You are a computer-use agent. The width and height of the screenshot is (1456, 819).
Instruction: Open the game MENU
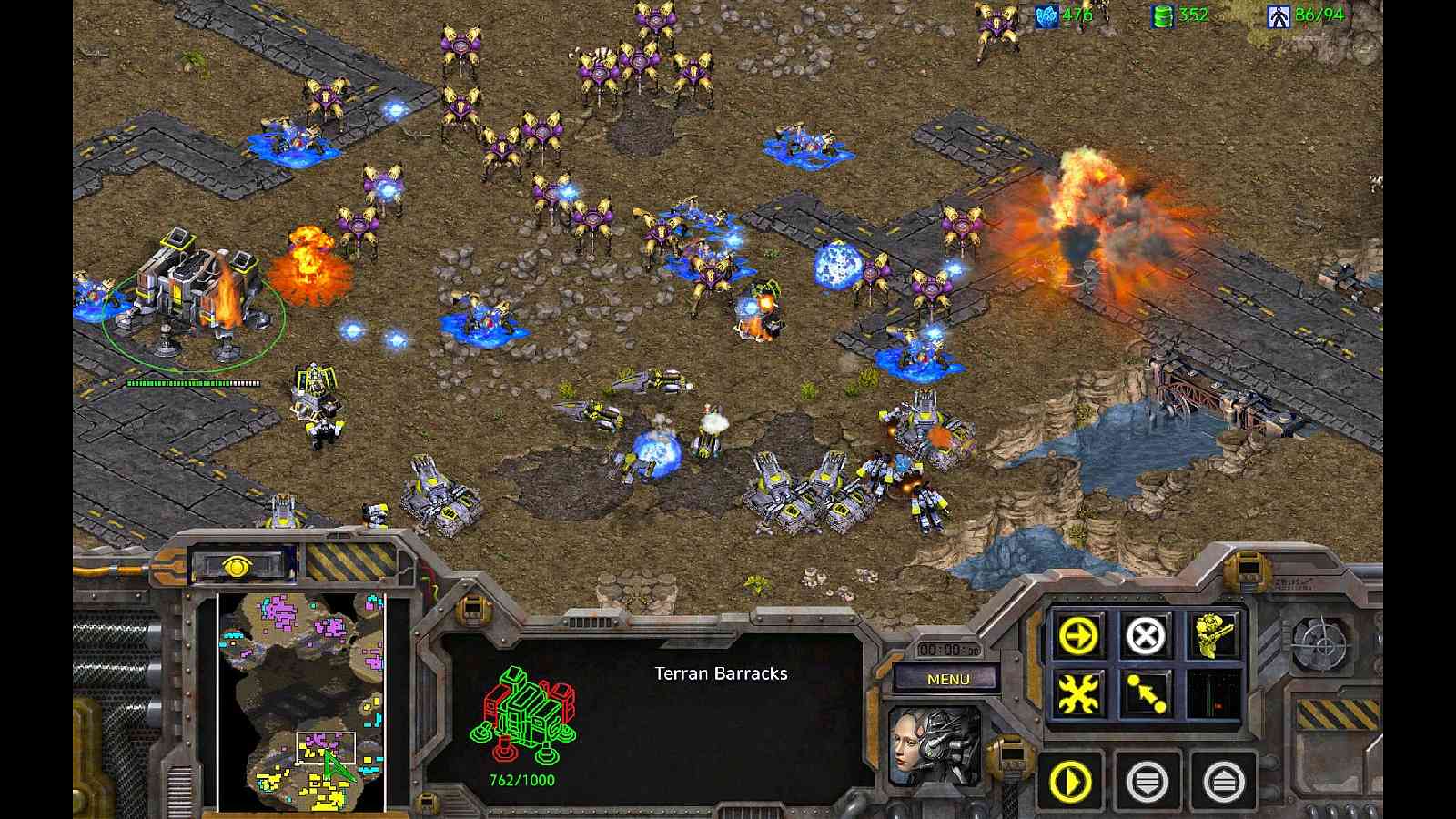coord(950,676)
